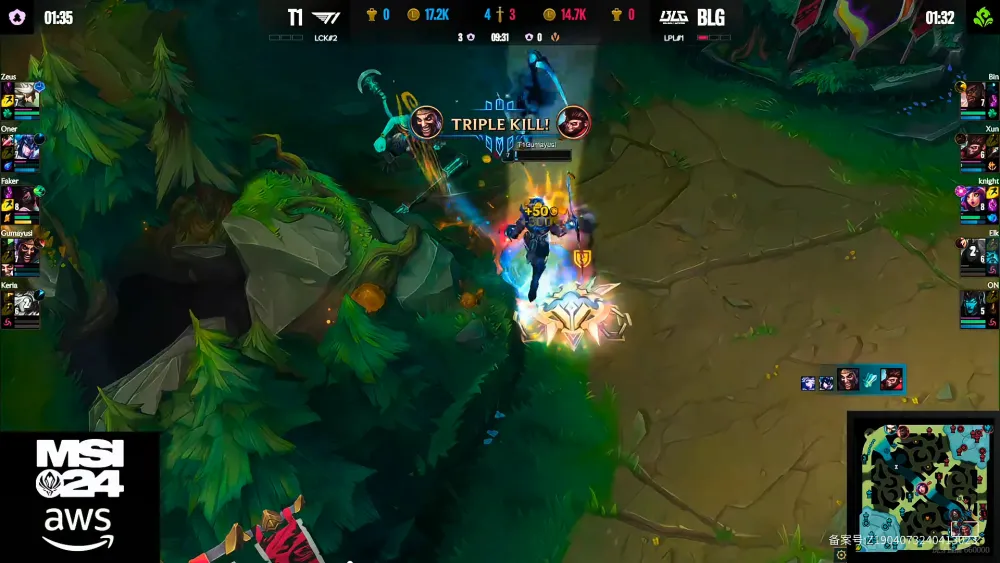Select Oner's champion portrait

[x=27, y=147]
